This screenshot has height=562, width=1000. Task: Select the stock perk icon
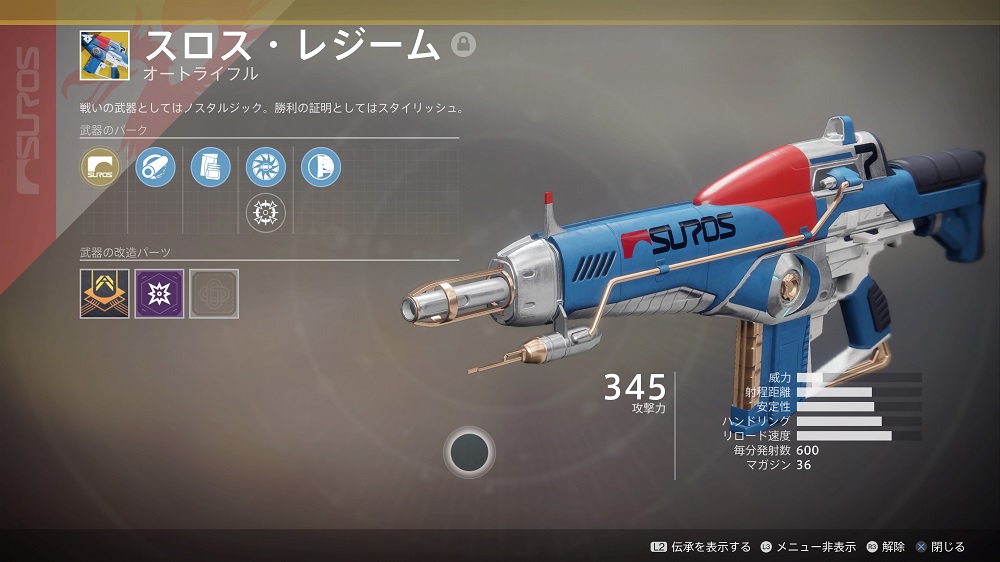320,167
